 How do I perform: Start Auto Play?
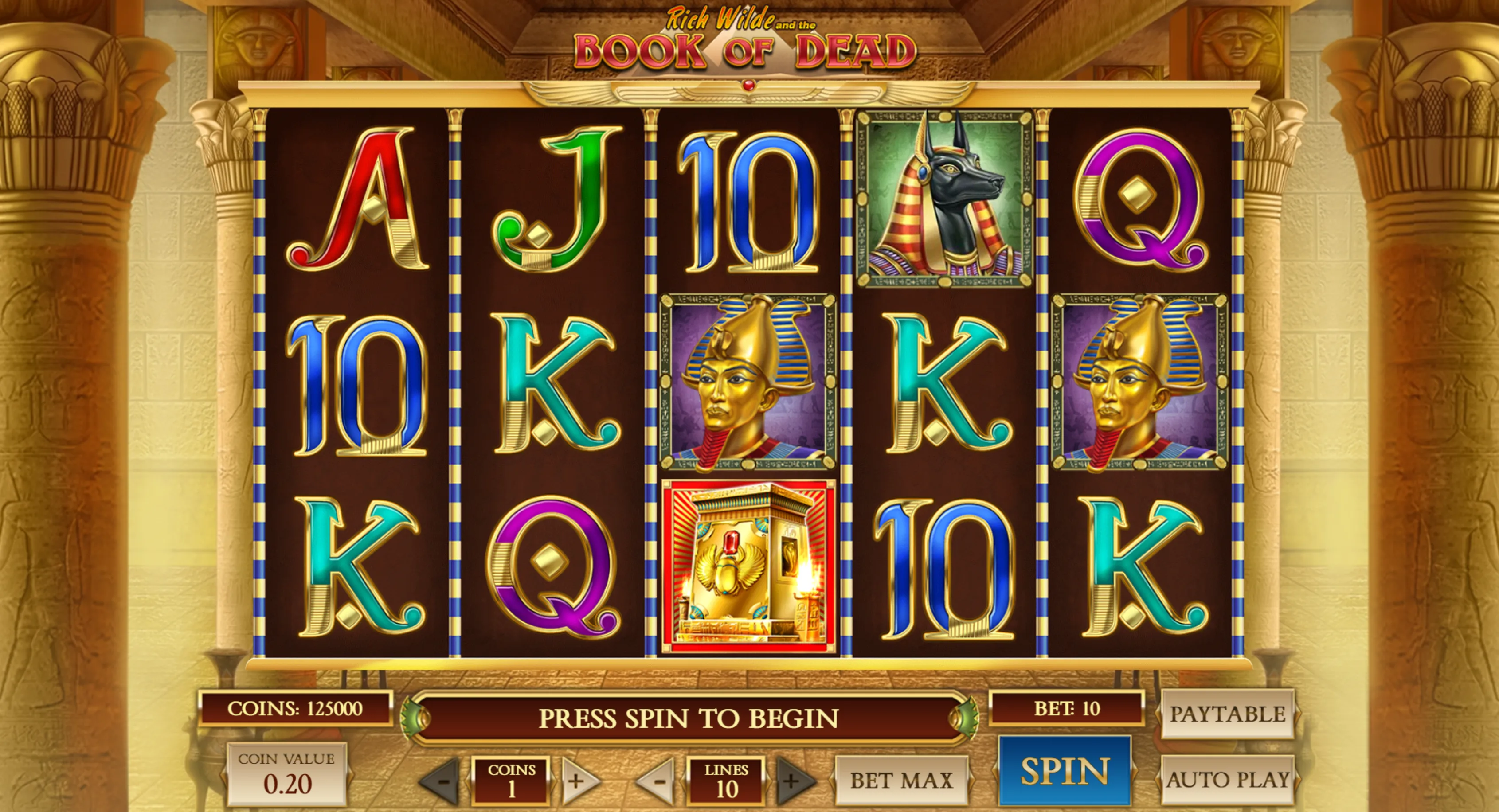(x=1227, y=780)
